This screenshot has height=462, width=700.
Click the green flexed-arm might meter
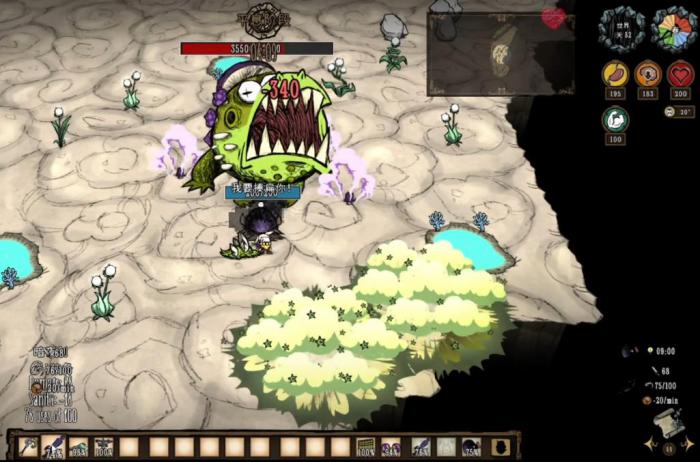pos(615,119)
